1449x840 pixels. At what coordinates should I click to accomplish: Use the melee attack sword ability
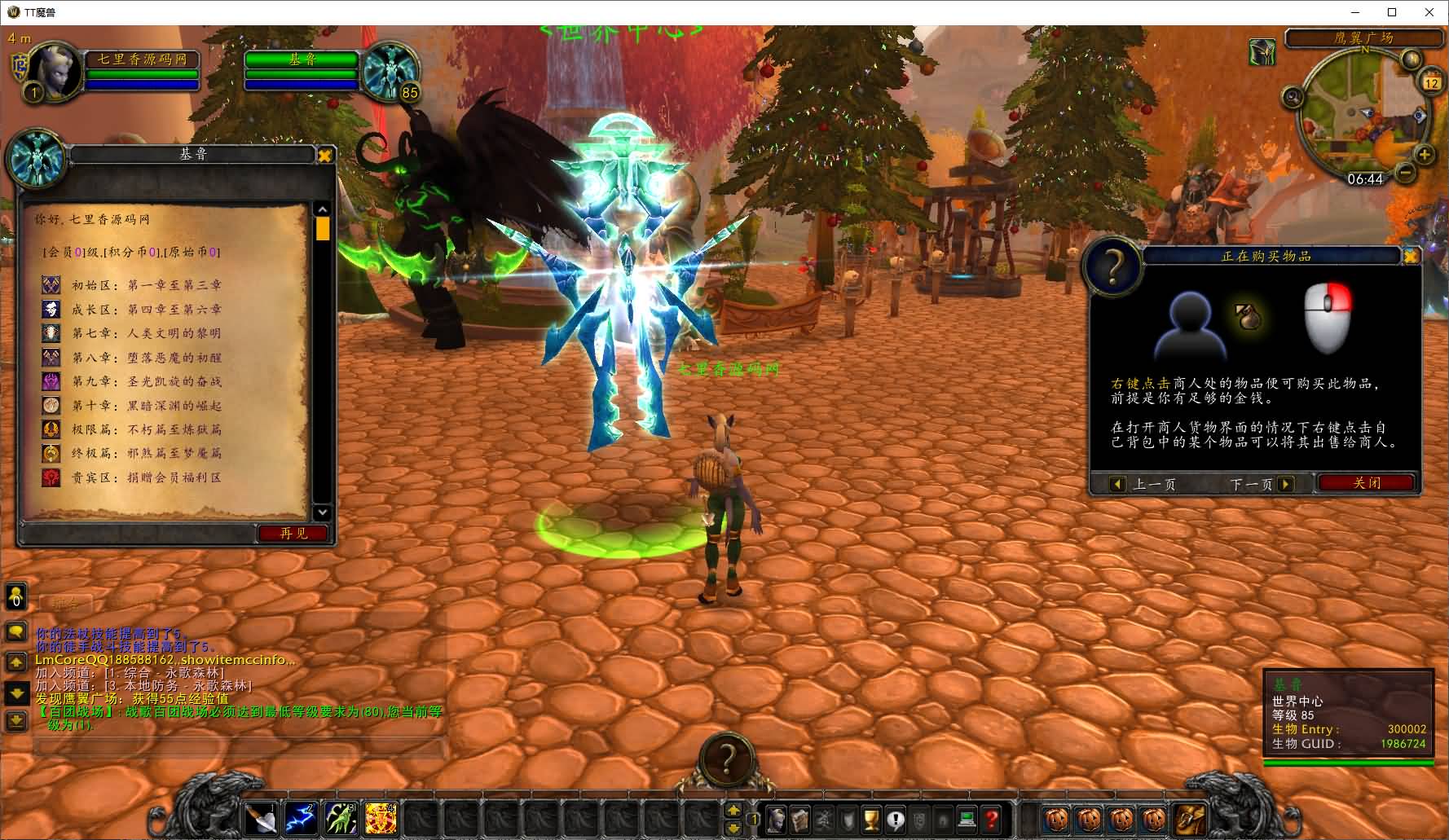[x=262, y=817]
